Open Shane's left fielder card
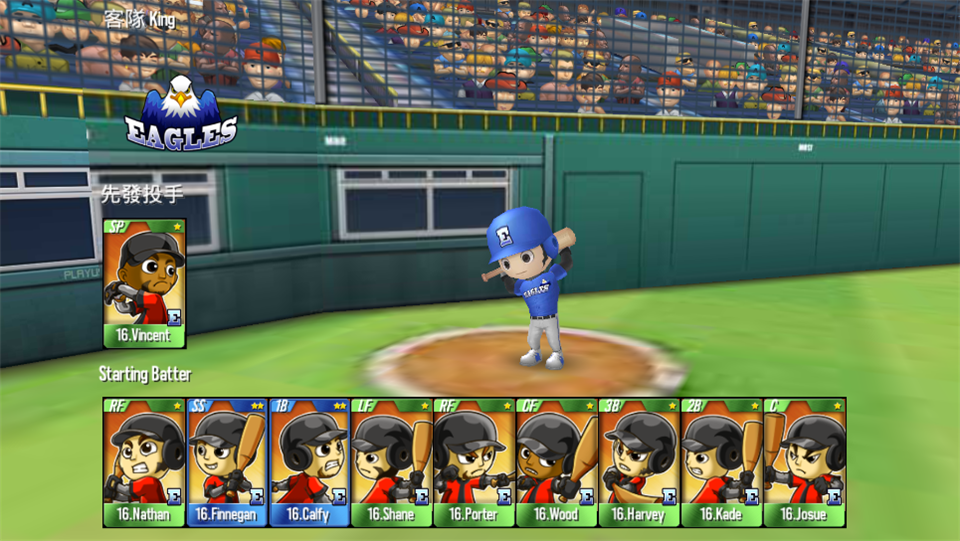Screen dimensions: 960x541 391,462
